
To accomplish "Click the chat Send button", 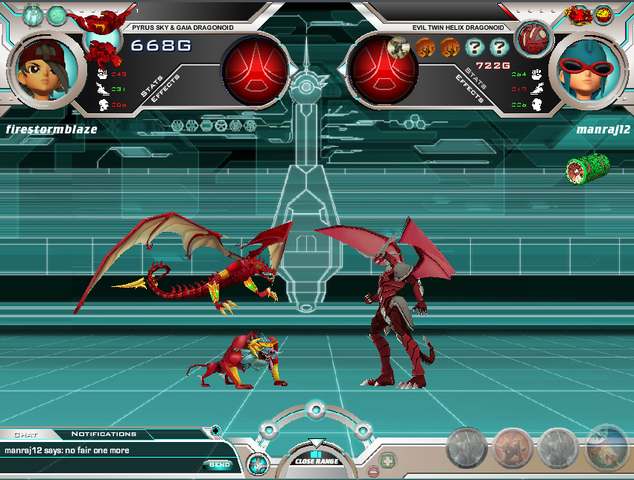I will pos(218,464).
